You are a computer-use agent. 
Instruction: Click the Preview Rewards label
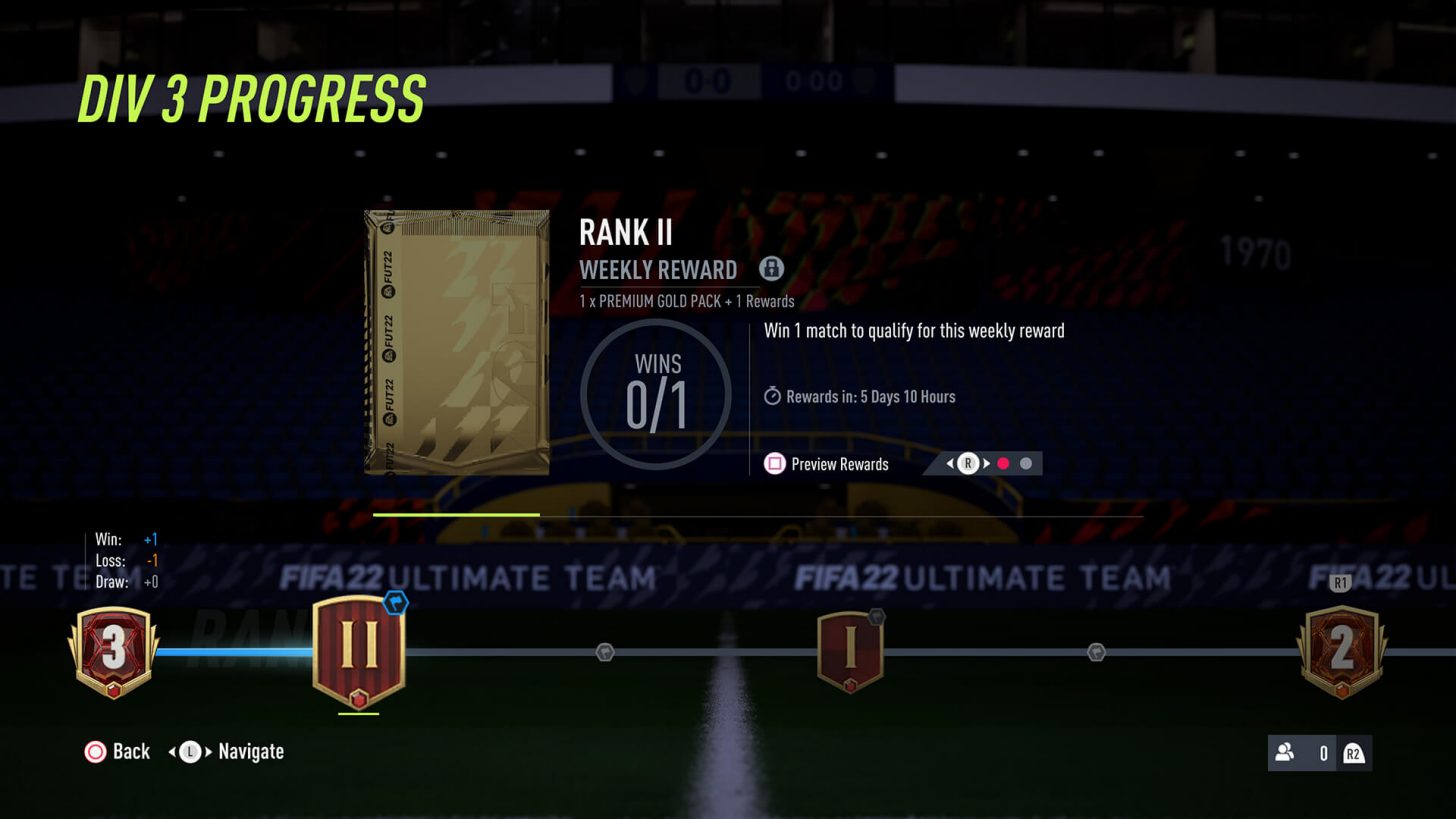(x=838, y=464)
